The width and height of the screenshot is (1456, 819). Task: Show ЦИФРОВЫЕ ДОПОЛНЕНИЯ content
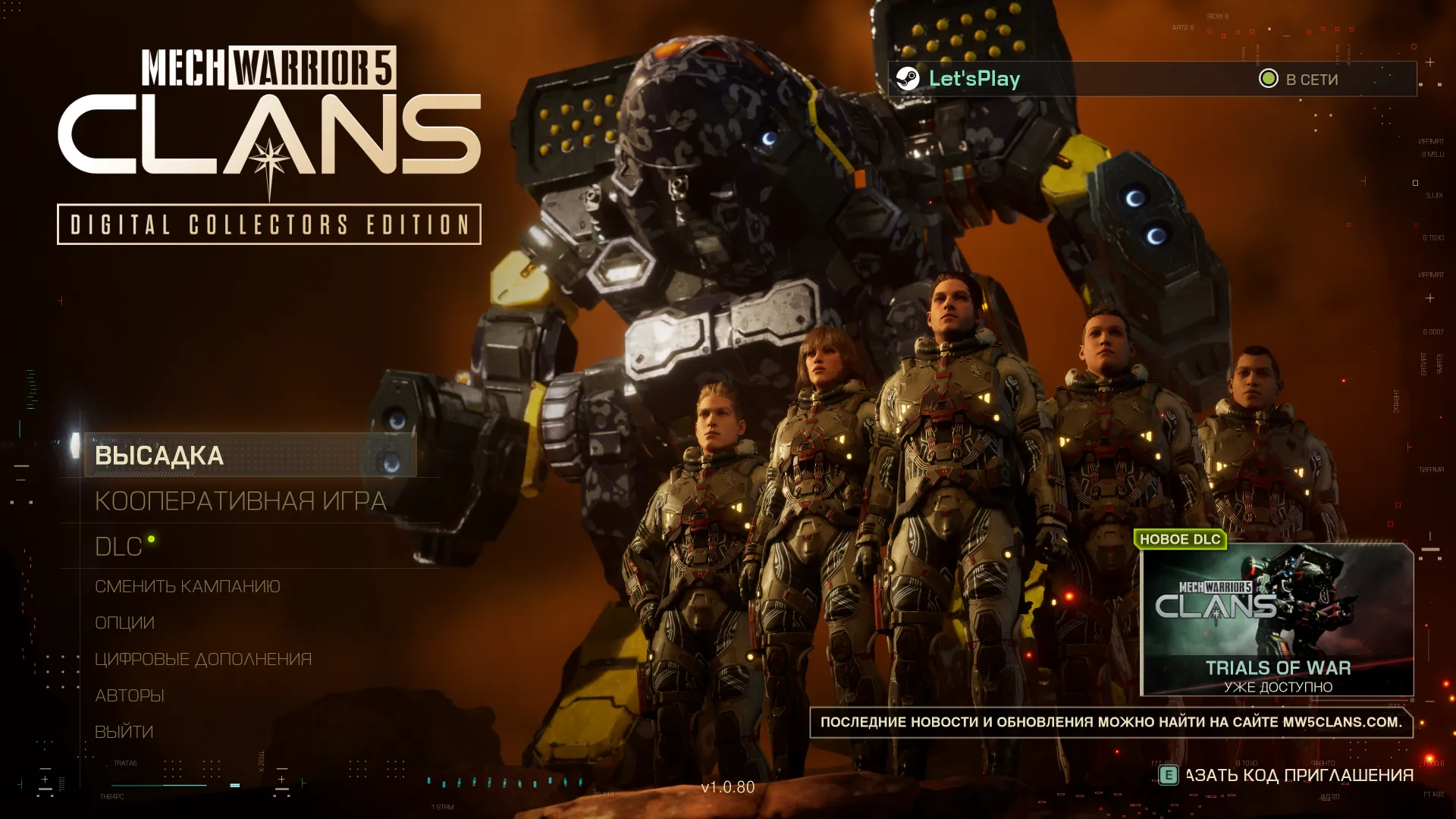click(x=203, y=659)
